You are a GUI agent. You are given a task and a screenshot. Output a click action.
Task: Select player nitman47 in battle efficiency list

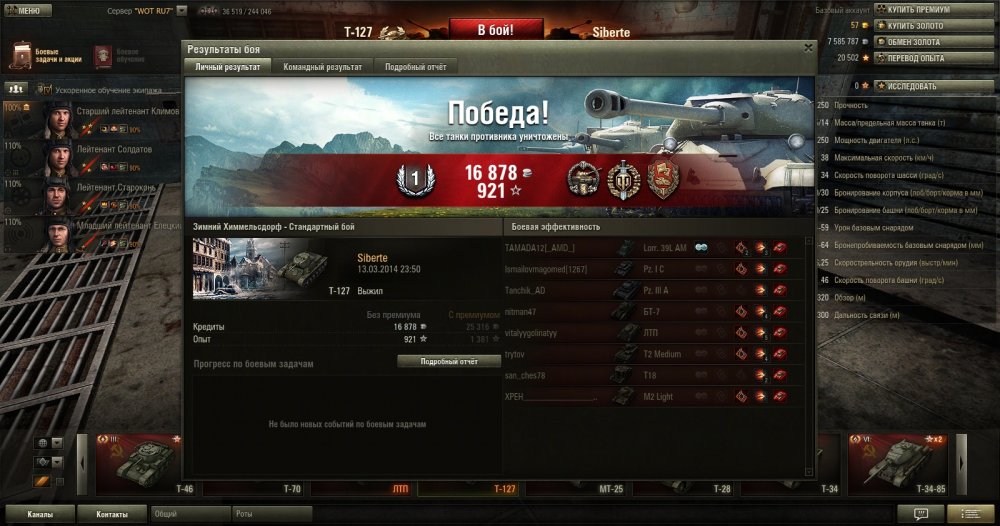click(527, 311)
